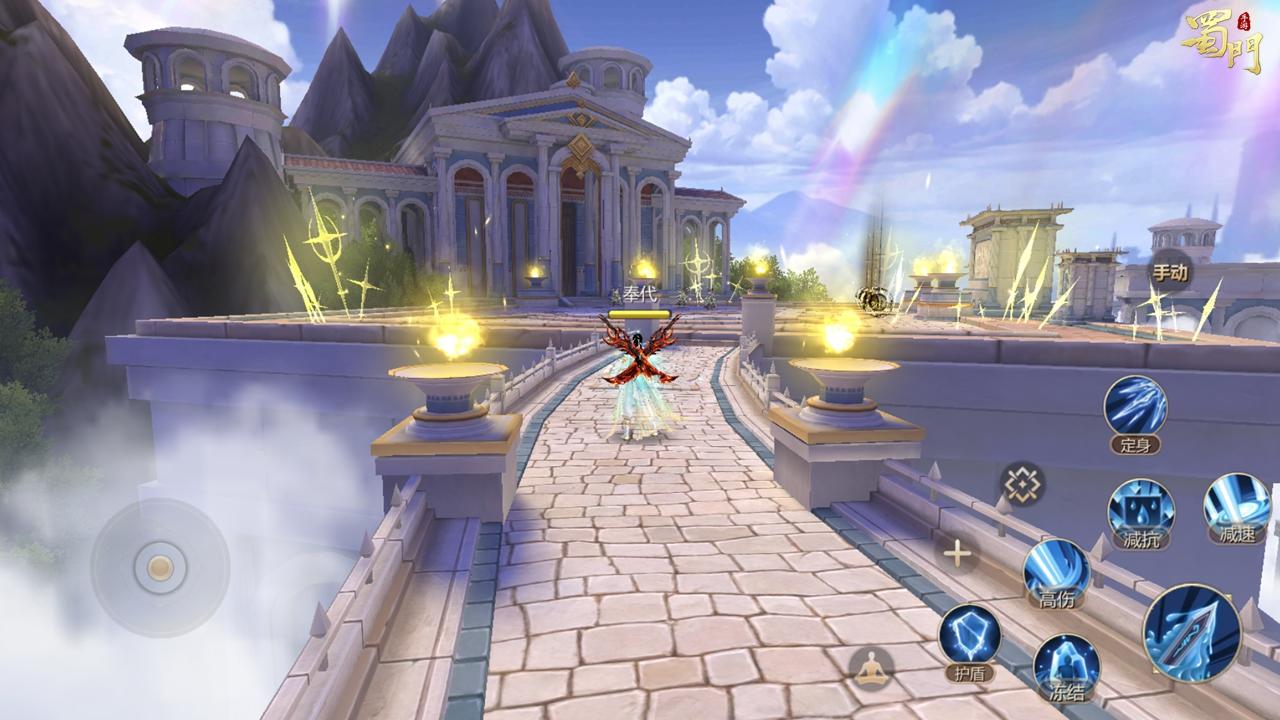The height and width of the screenshot is (720, 1280).
Task: Open the sparkle targeting icon near the crosshair
Action: pos(1023,485)
